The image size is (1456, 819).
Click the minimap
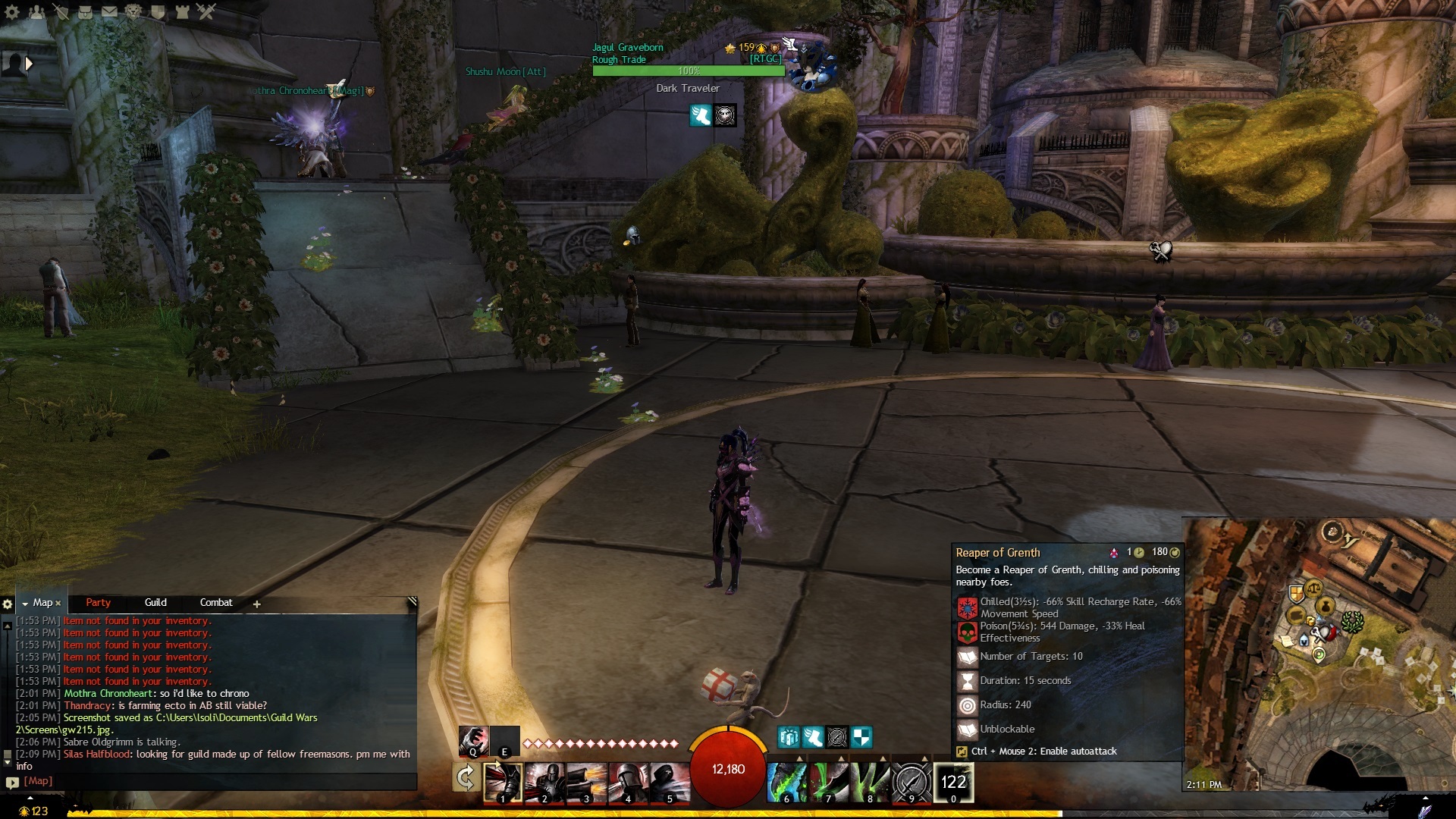(x=1319, y=654)
